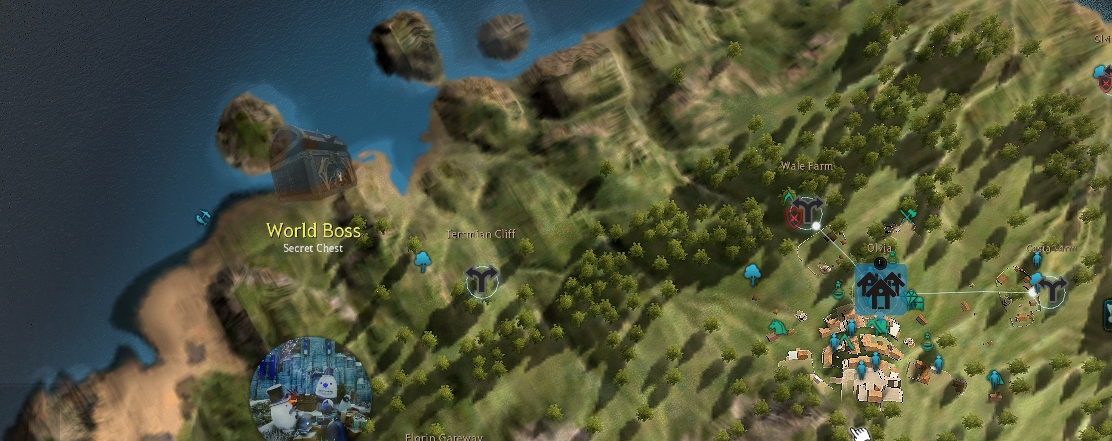Screen dimensions: 1112x441
Task: Click the blue tree icon near Jeramian Cliff
Action: pos(423,261)
